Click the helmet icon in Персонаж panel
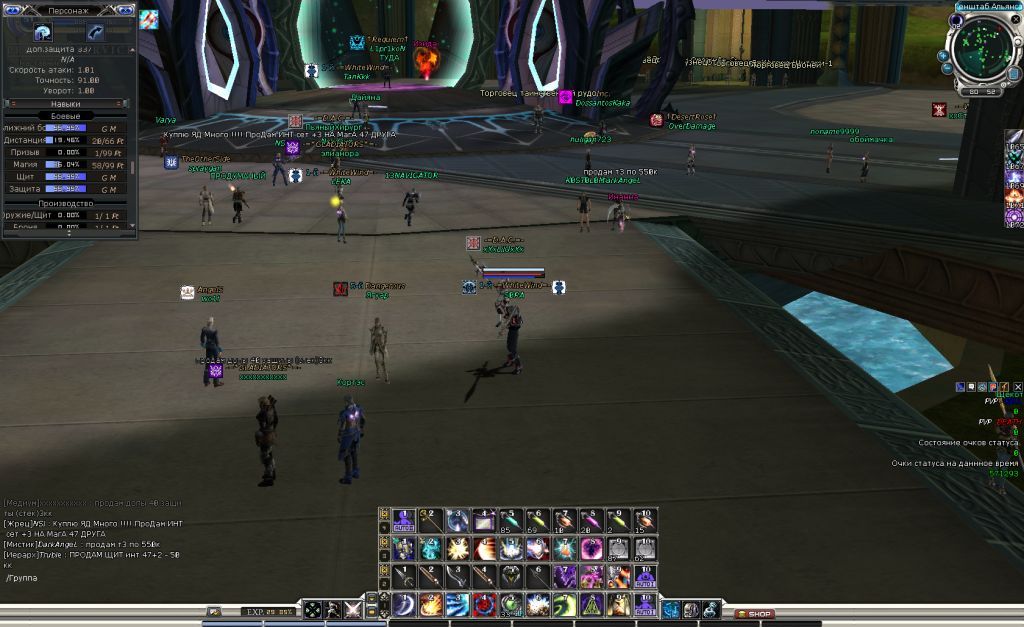The width and height of the screenshot is (1024, 627). click(42, 32)
